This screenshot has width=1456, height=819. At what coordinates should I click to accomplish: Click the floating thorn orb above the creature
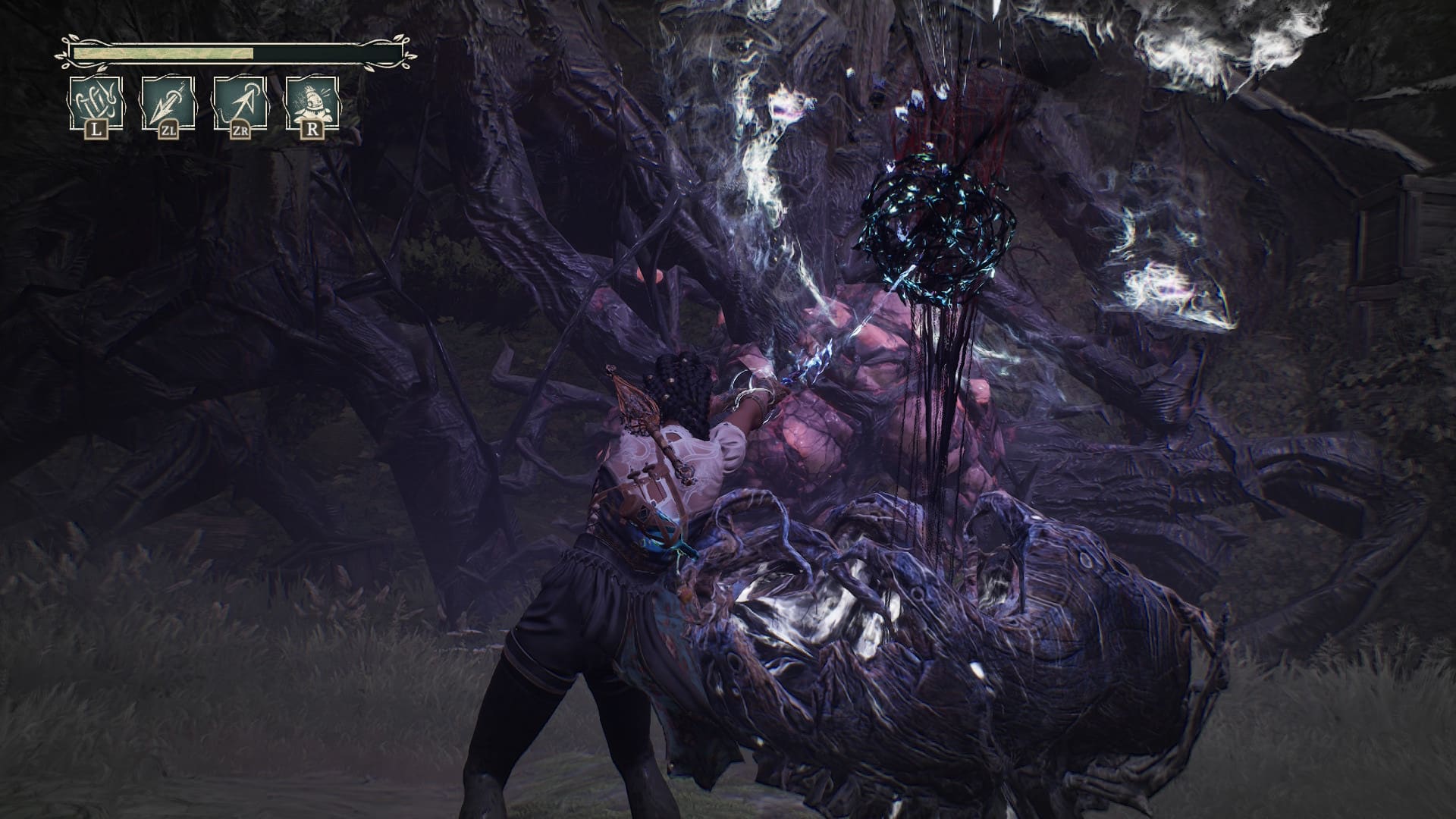tap(940, 220)
